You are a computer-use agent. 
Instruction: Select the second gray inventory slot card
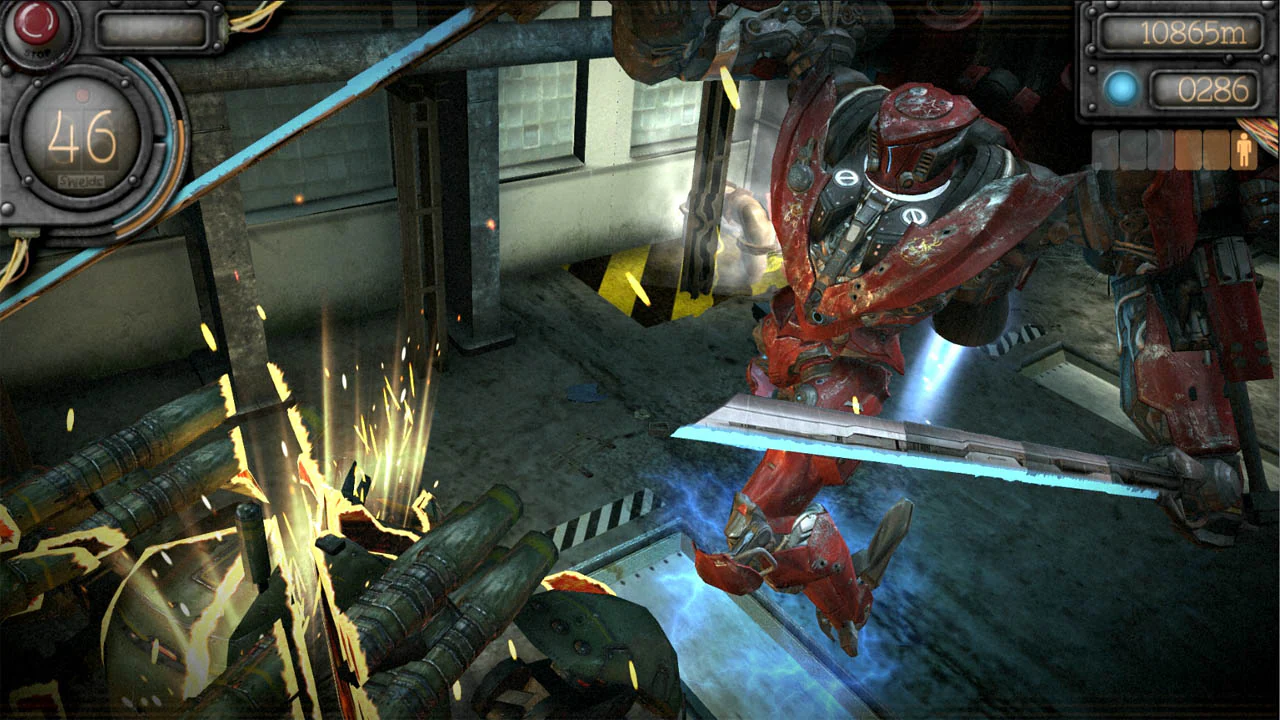[1131, 147]
